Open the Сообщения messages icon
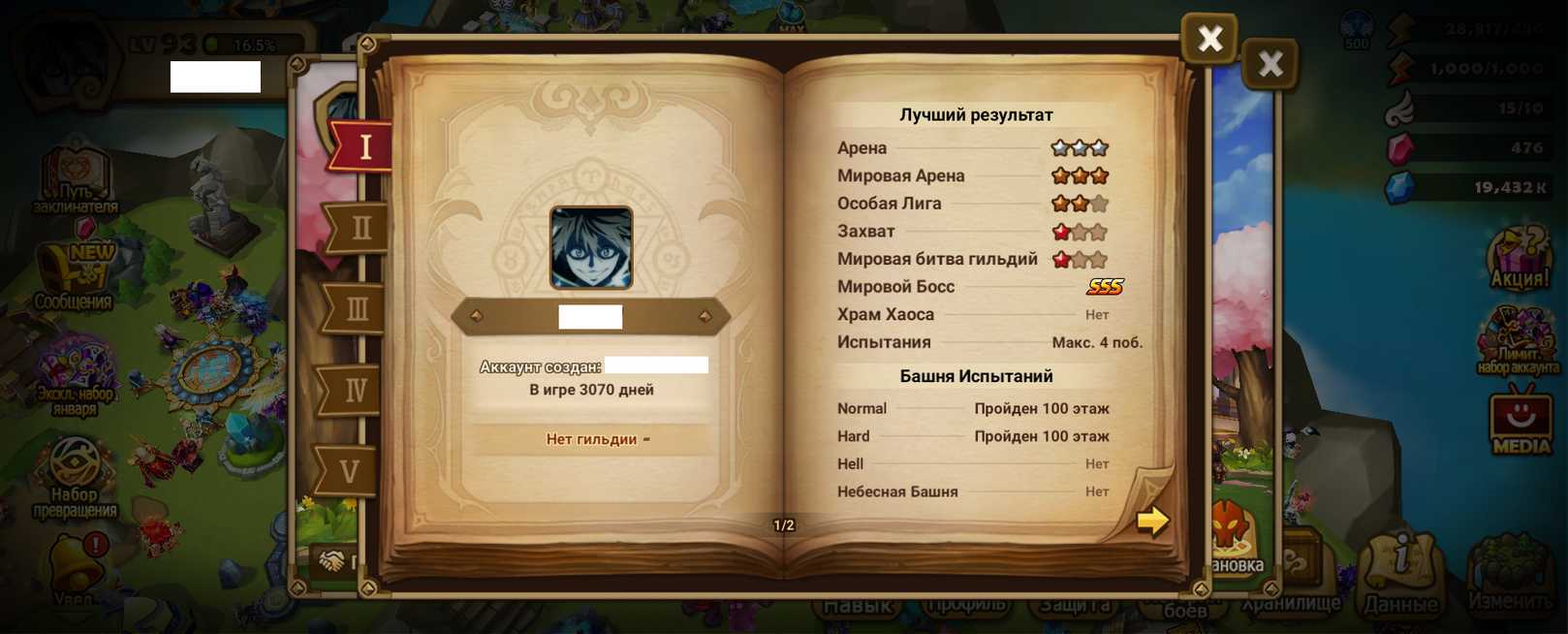This screenshot has width=1568, height=634. pyautogui.click(x=75, y=276)
